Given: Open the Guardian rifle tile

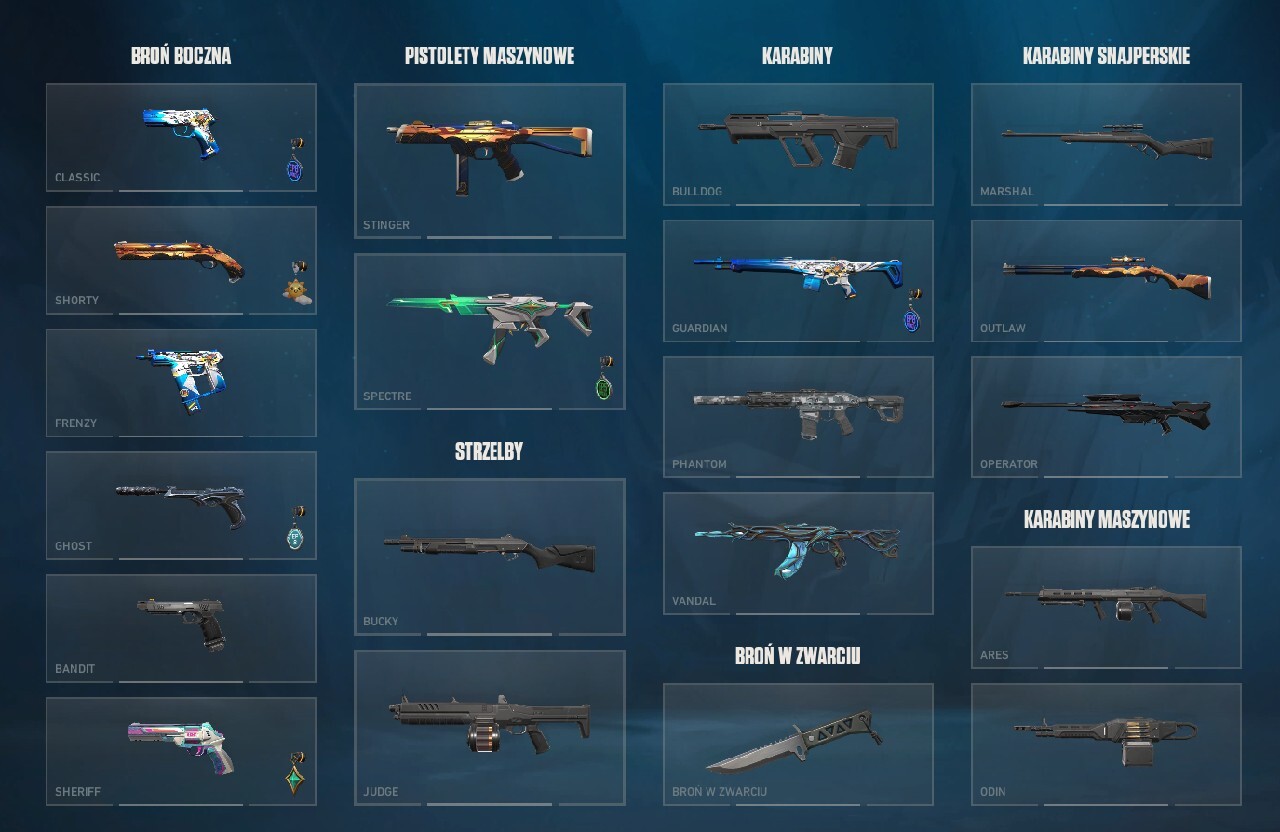Looking at the screenshot, I should [x=798, y=281].
